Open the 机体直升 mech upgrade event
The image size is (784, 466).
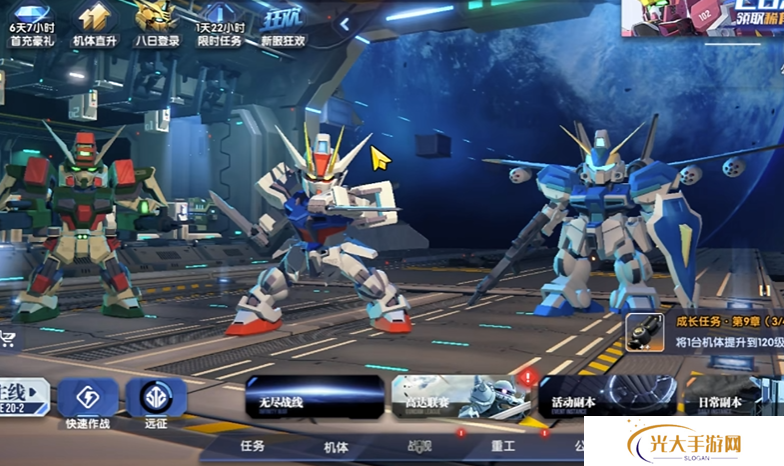95,22
